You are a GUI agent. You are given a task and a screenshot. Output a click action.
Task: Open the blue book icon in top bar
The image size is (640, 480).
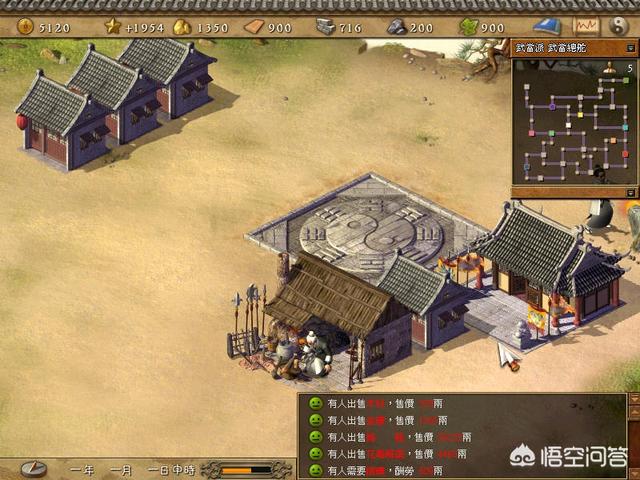coord(546,26)
